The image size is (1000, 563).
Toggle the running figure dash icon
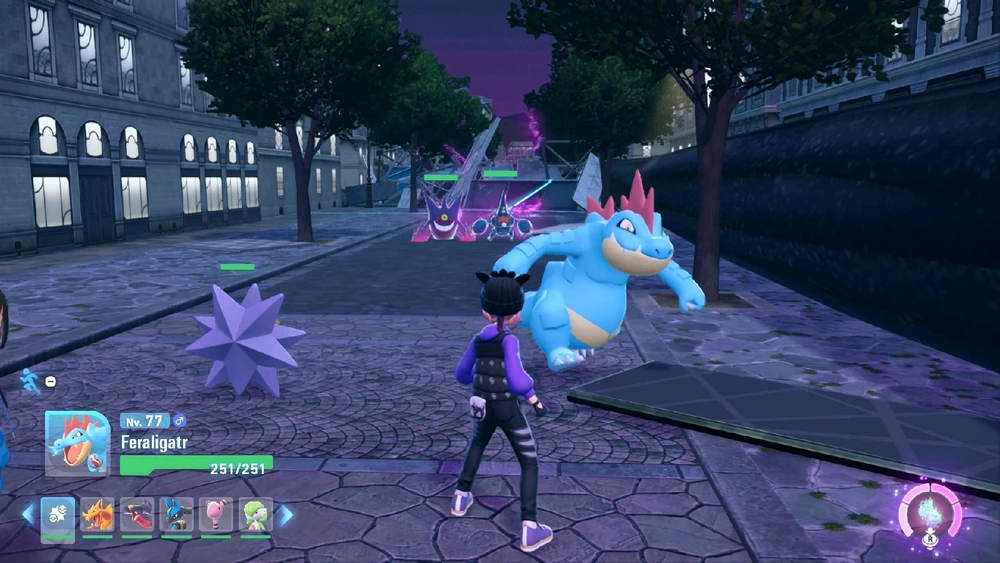(x=31, y=380)
